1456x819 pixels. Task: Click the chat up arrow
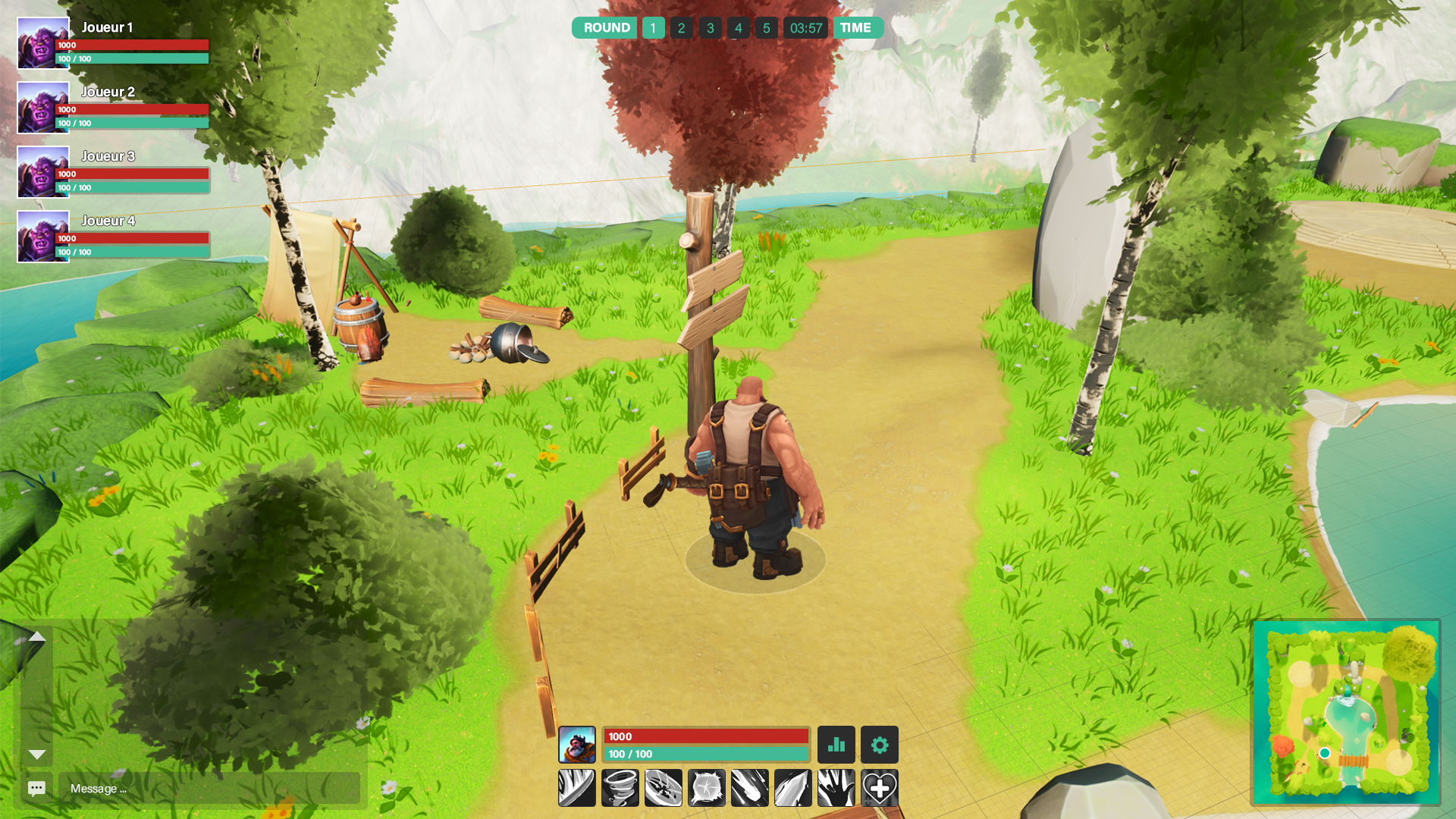pyautogui.click(x=36, y=637)
